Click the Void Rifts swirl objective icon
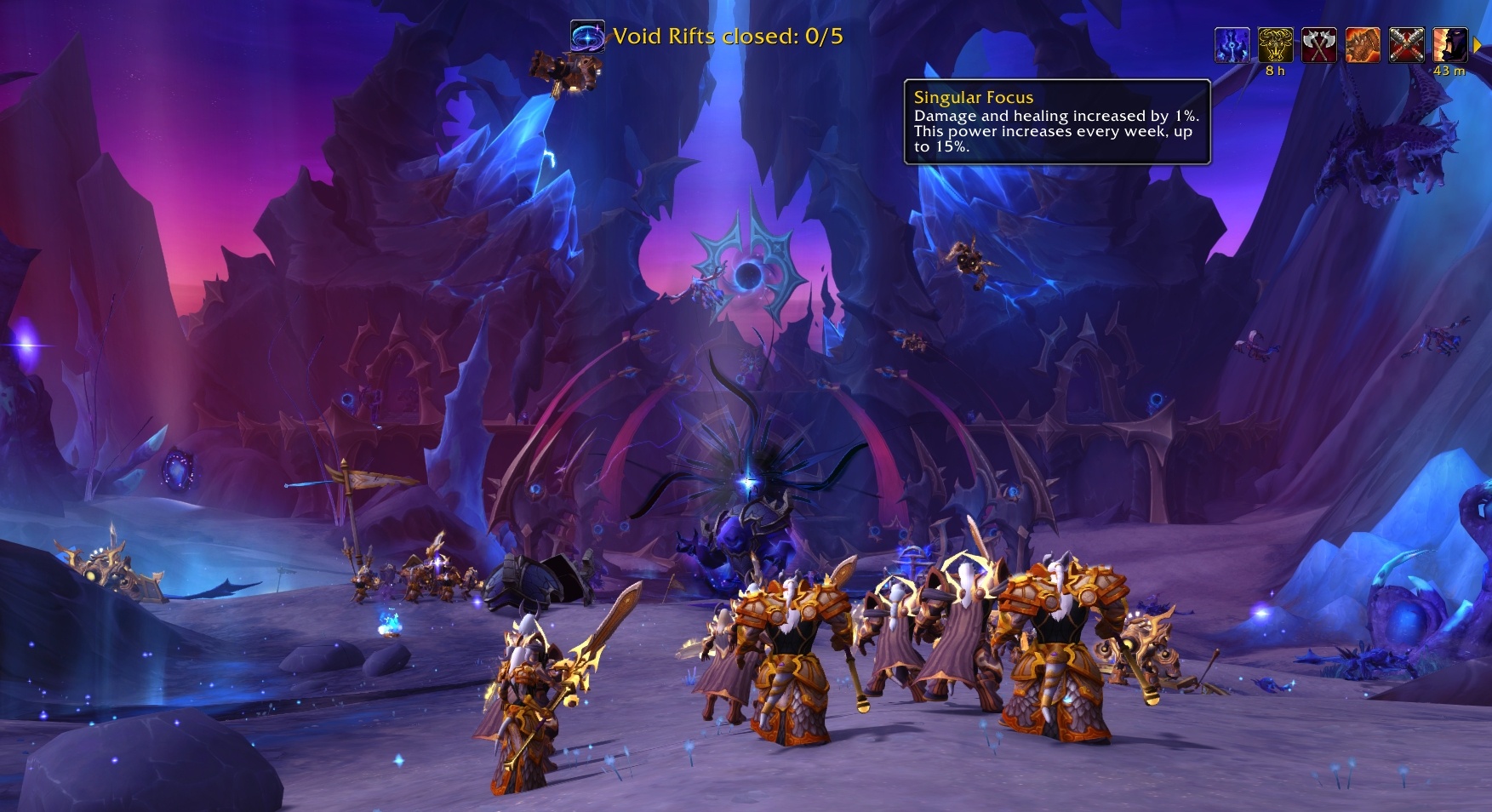Screen dimensions: 1492x812 tap(587, 37)
